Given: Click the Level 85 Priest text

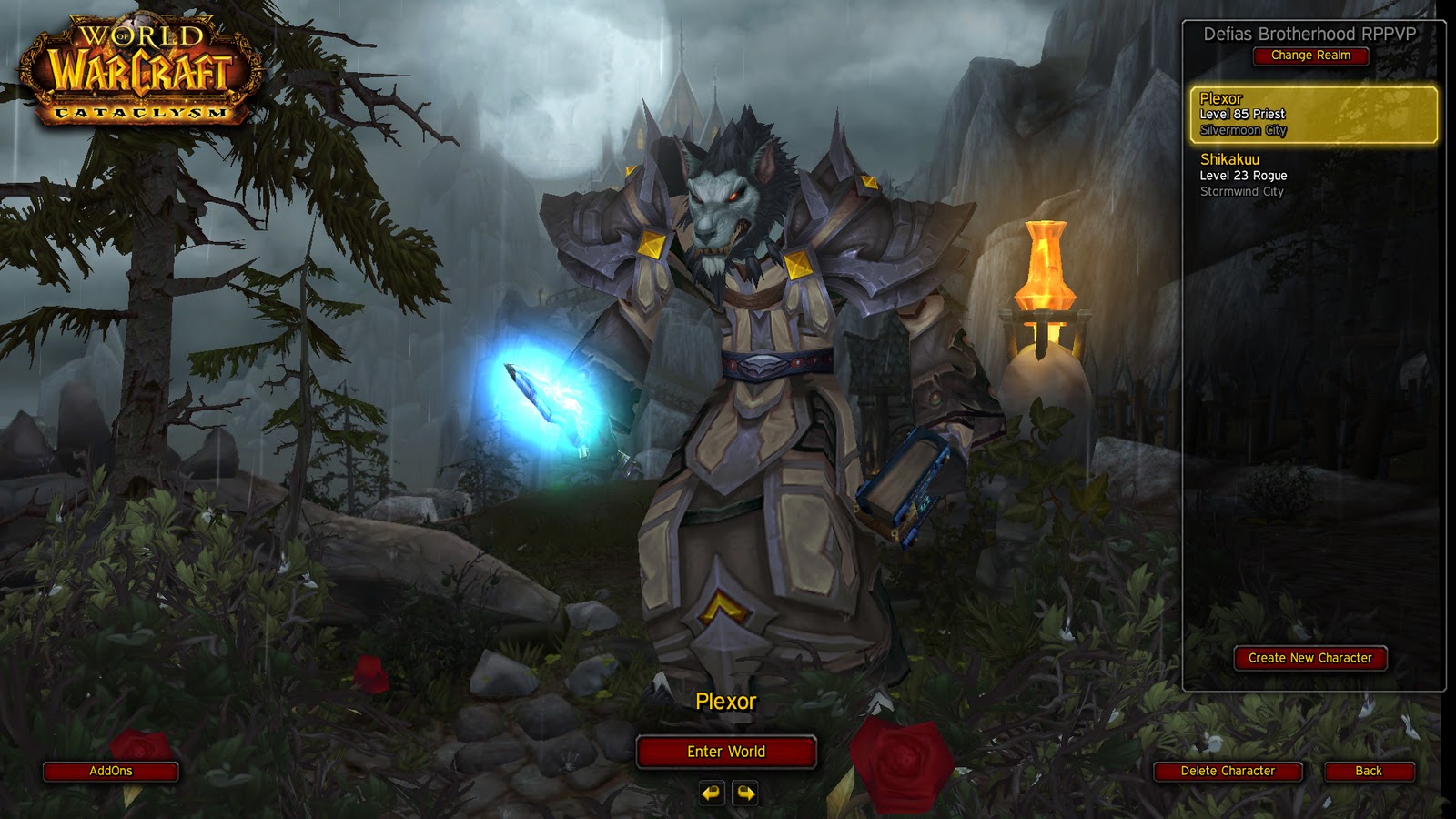Looking at the screenshot, I should coord(1243,115).
